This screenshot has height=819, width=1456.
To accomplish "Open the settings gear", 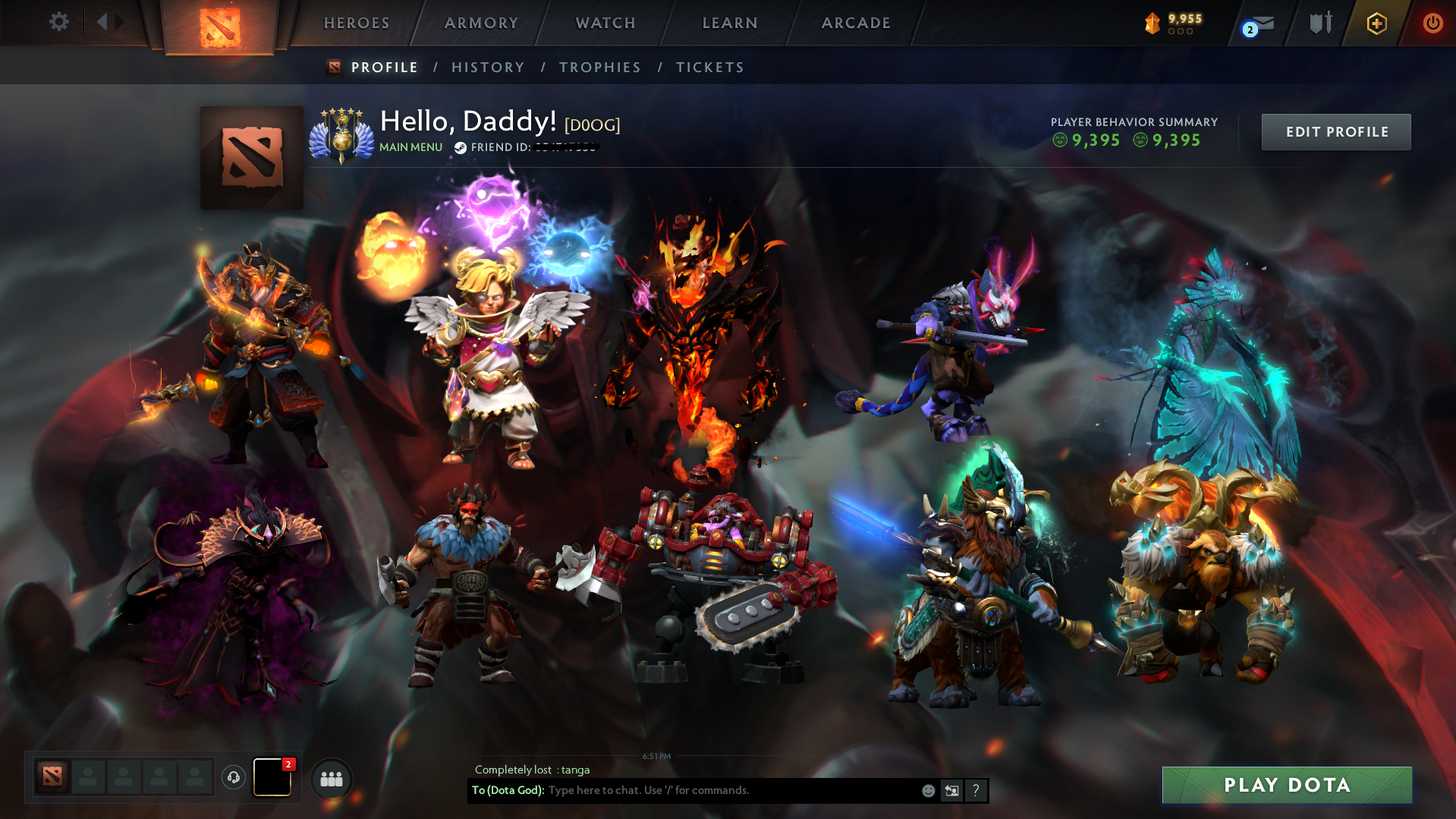I will 59,22.
